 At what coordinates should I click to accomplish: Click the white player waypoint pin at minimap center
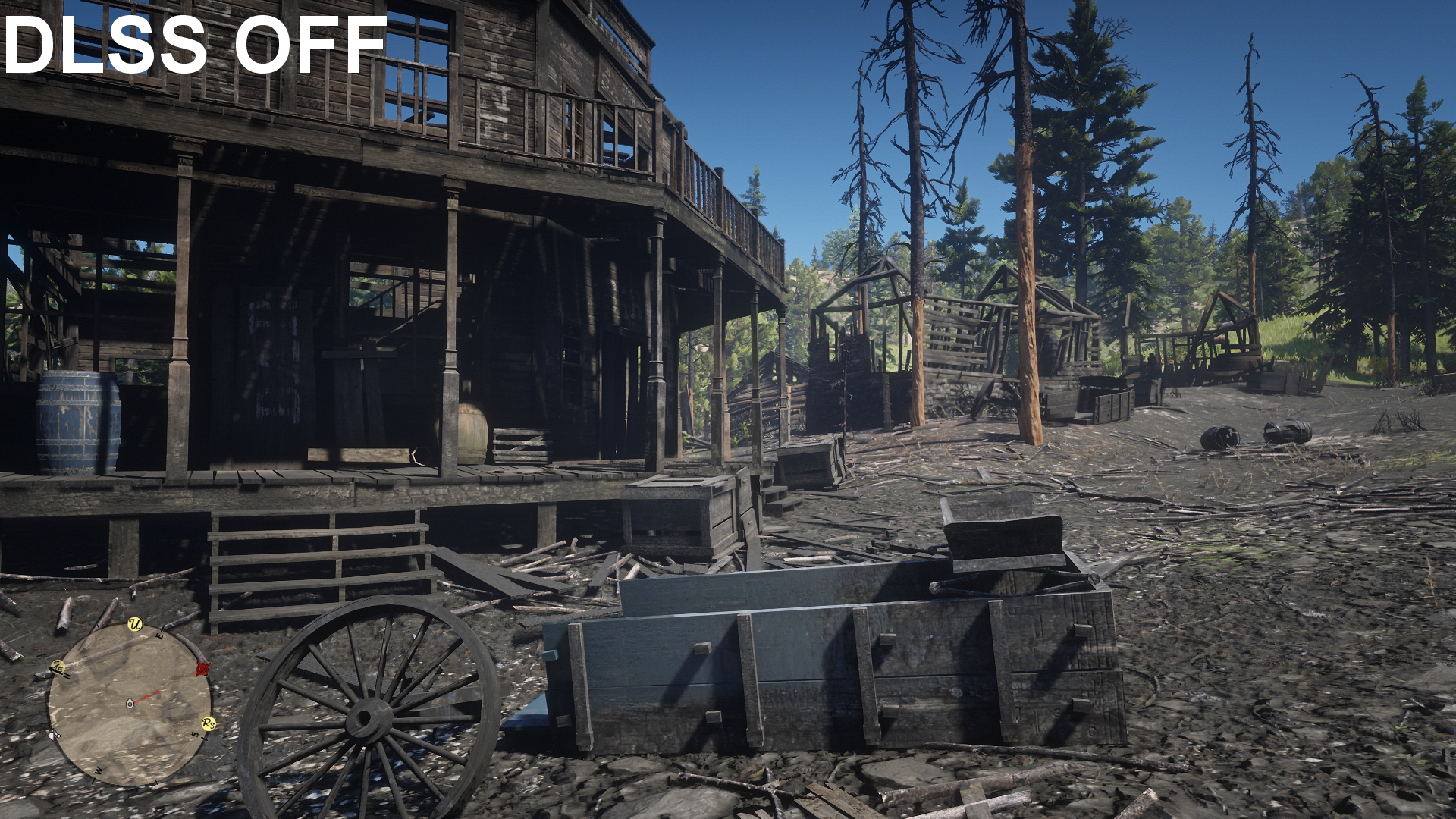point(130,703)
